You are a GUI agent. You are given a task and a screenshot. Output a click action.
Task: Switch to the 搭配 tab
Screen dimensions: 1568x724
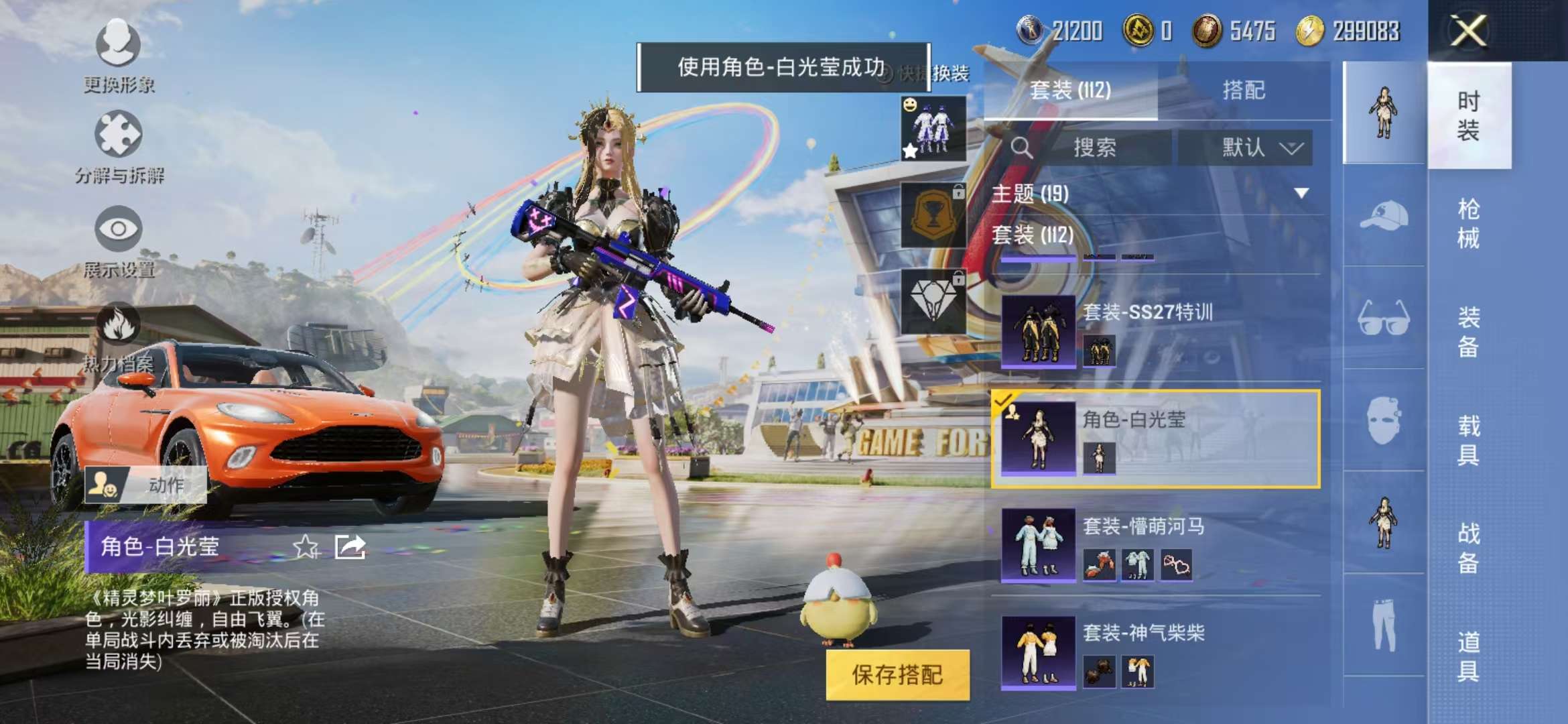1248,90
